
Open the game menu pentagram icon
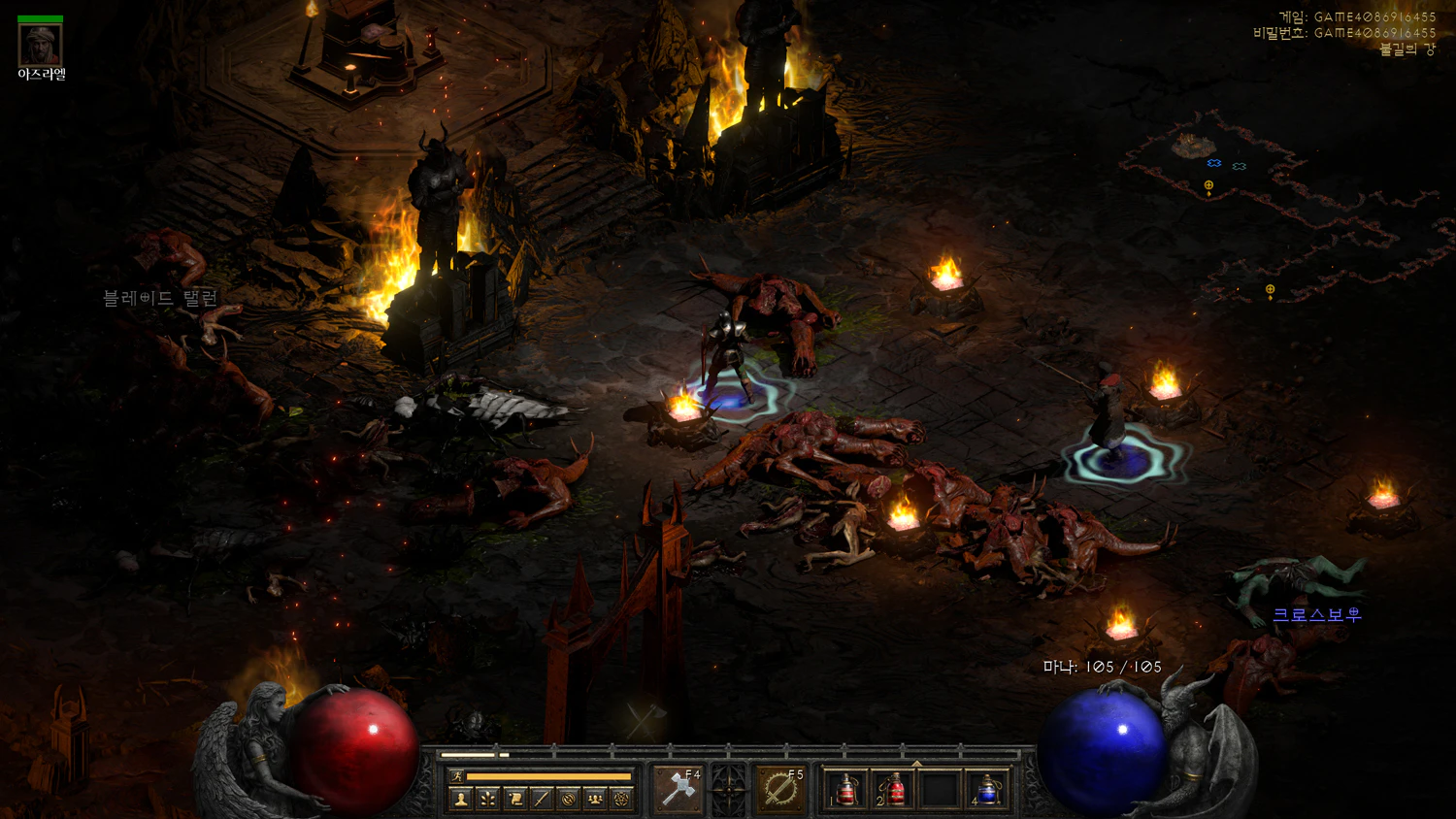tap(621, 799)
